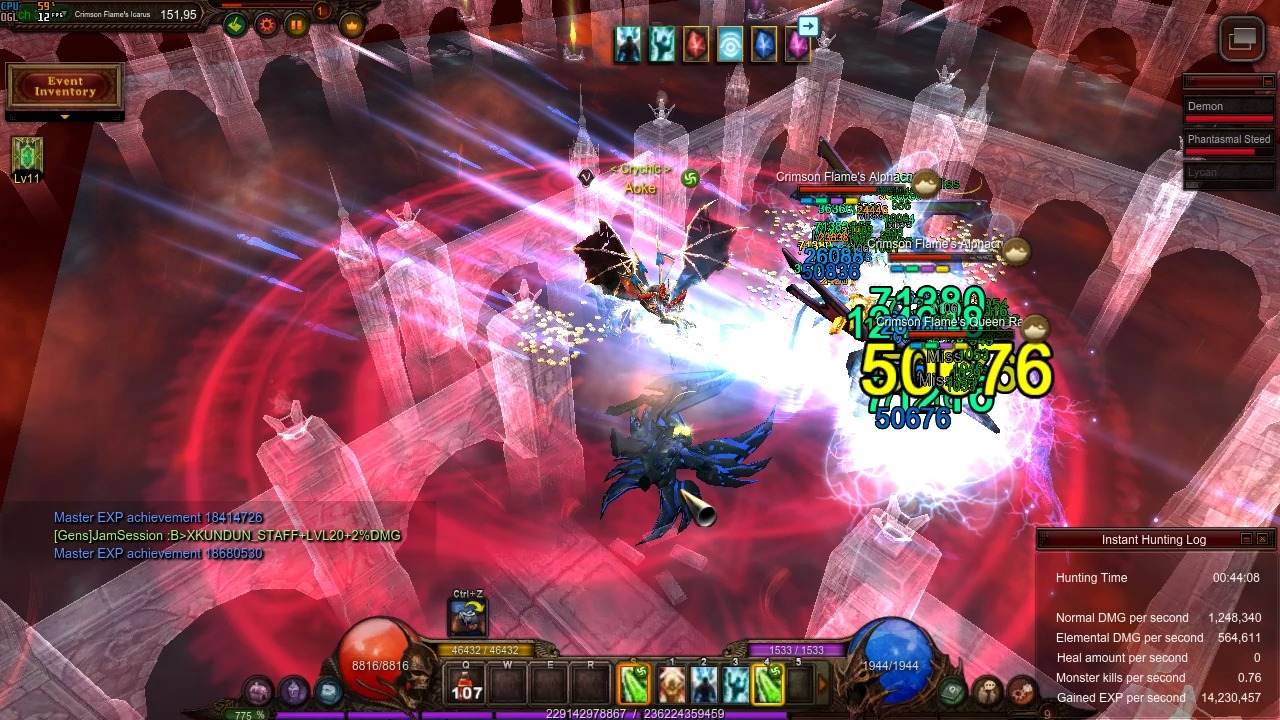1280x720 pixels.
Task: Select the Phantasmal Steed entry
Action: coord(1228,140)
